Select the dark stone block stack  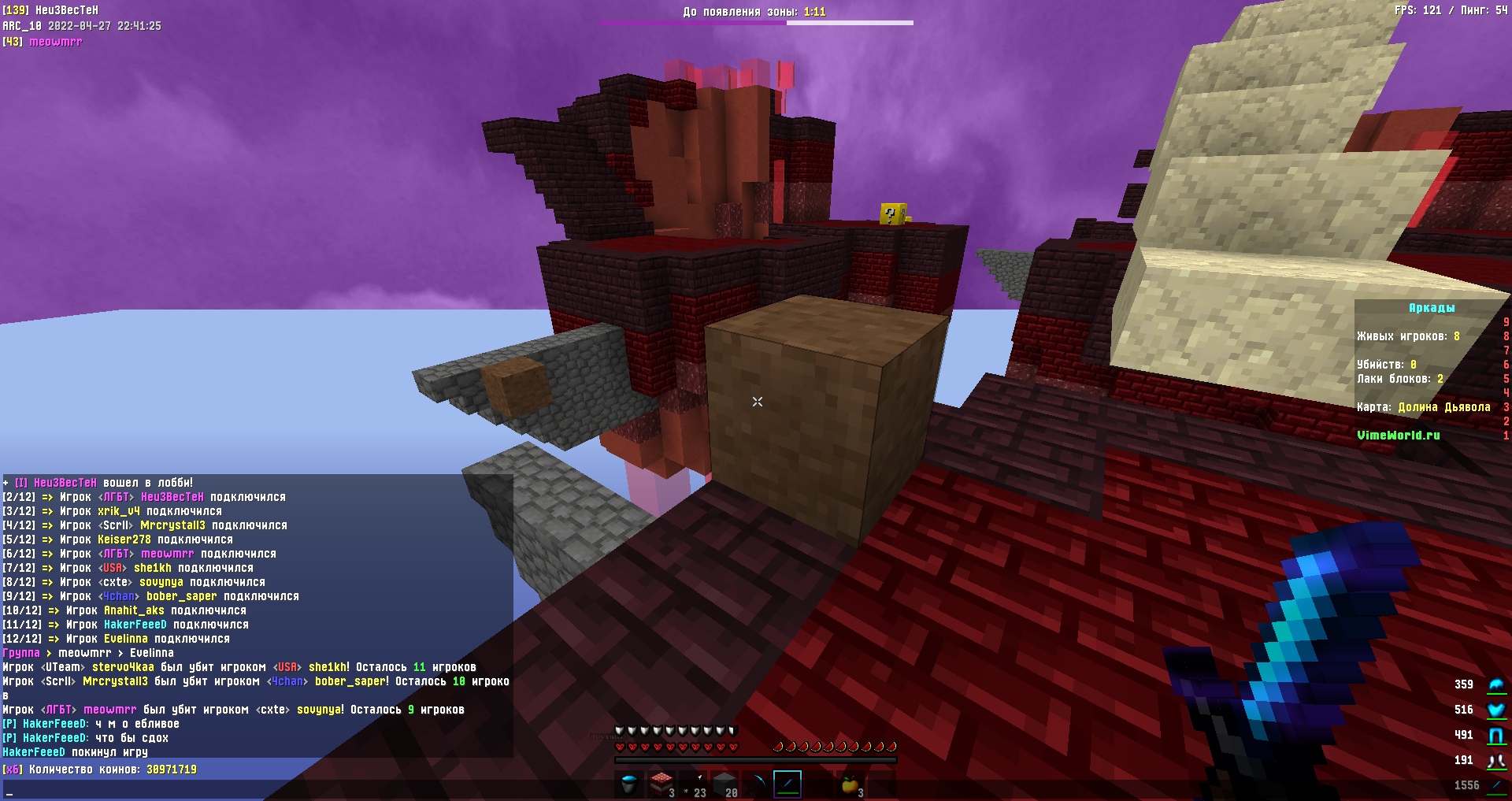click(724, 784)
